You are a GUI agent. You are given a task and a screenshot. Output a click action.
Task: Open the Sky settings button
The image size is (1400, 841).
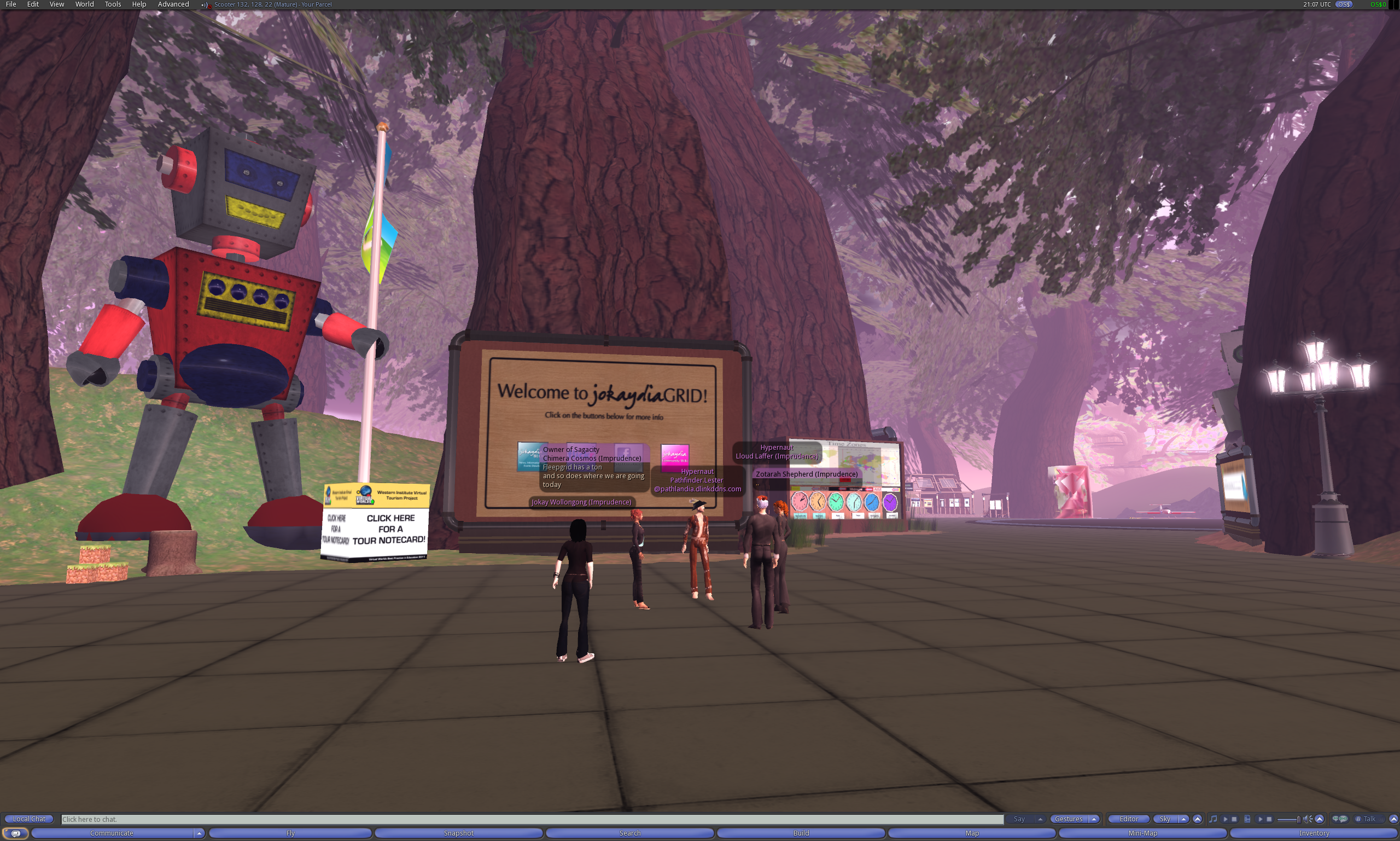click(x=1165, y=819)
